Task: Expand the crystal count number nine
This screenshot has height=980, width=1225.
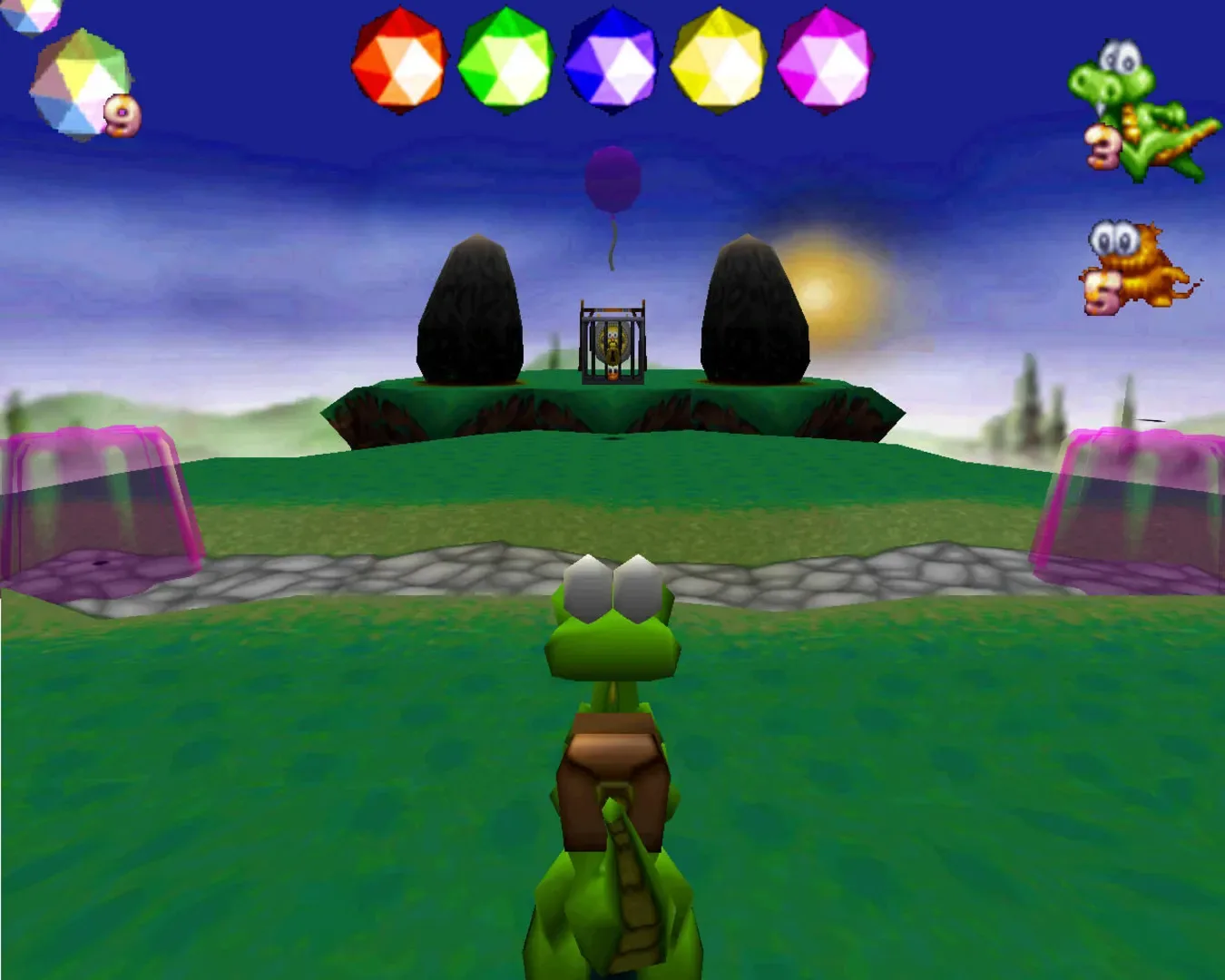Action: point(122,116)
